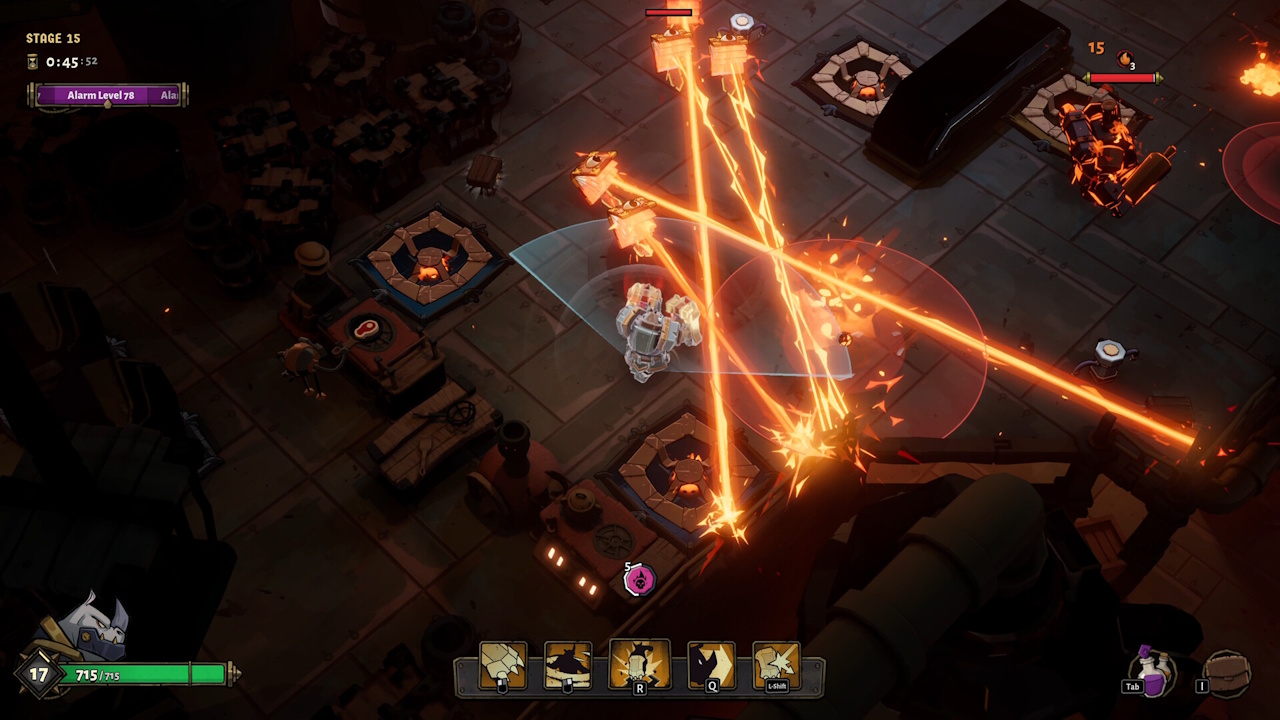Open the purple potion flask menu

[1154, 671]
